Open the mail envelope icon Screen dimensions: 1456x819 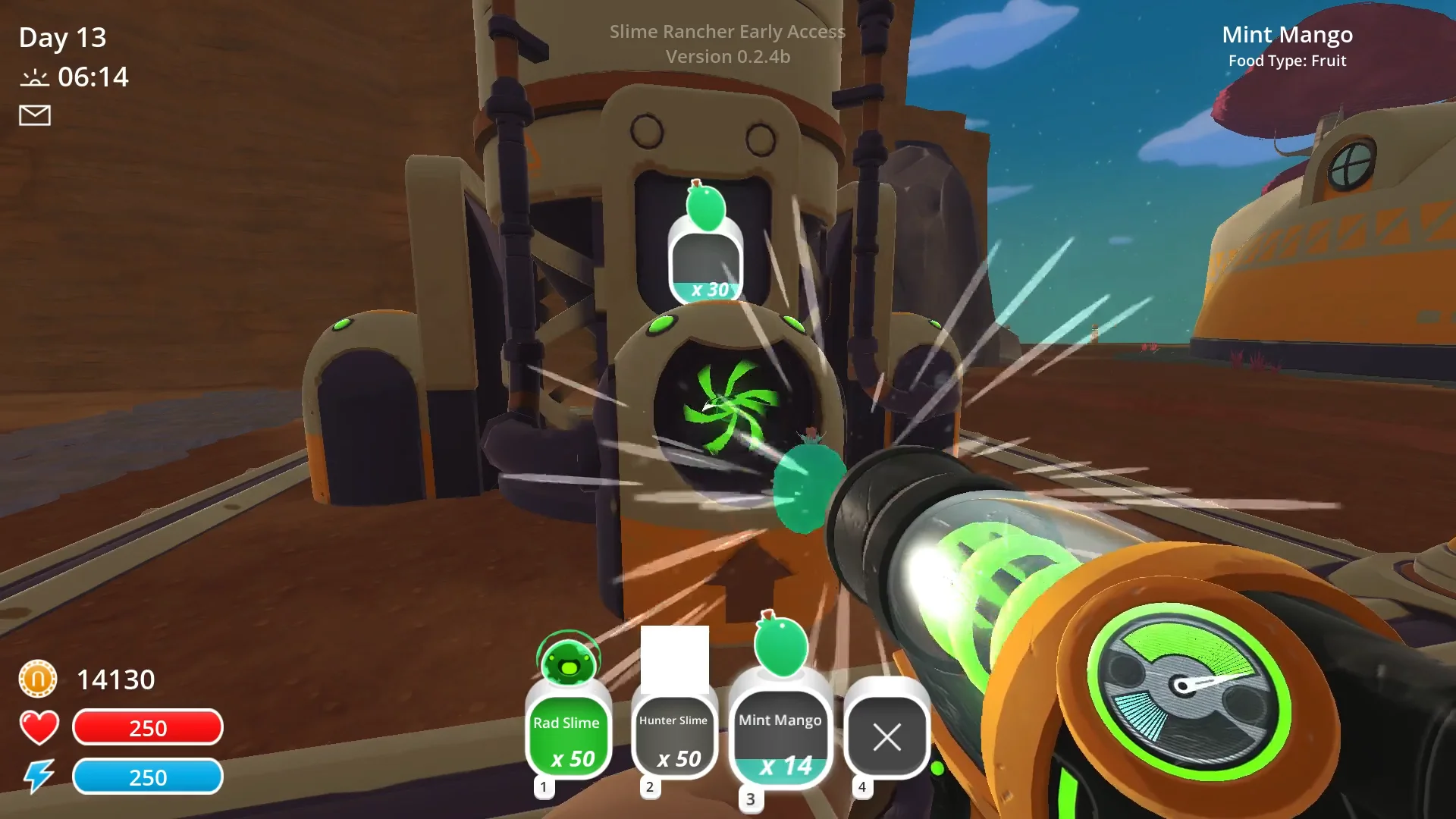[x=35, y=115]
